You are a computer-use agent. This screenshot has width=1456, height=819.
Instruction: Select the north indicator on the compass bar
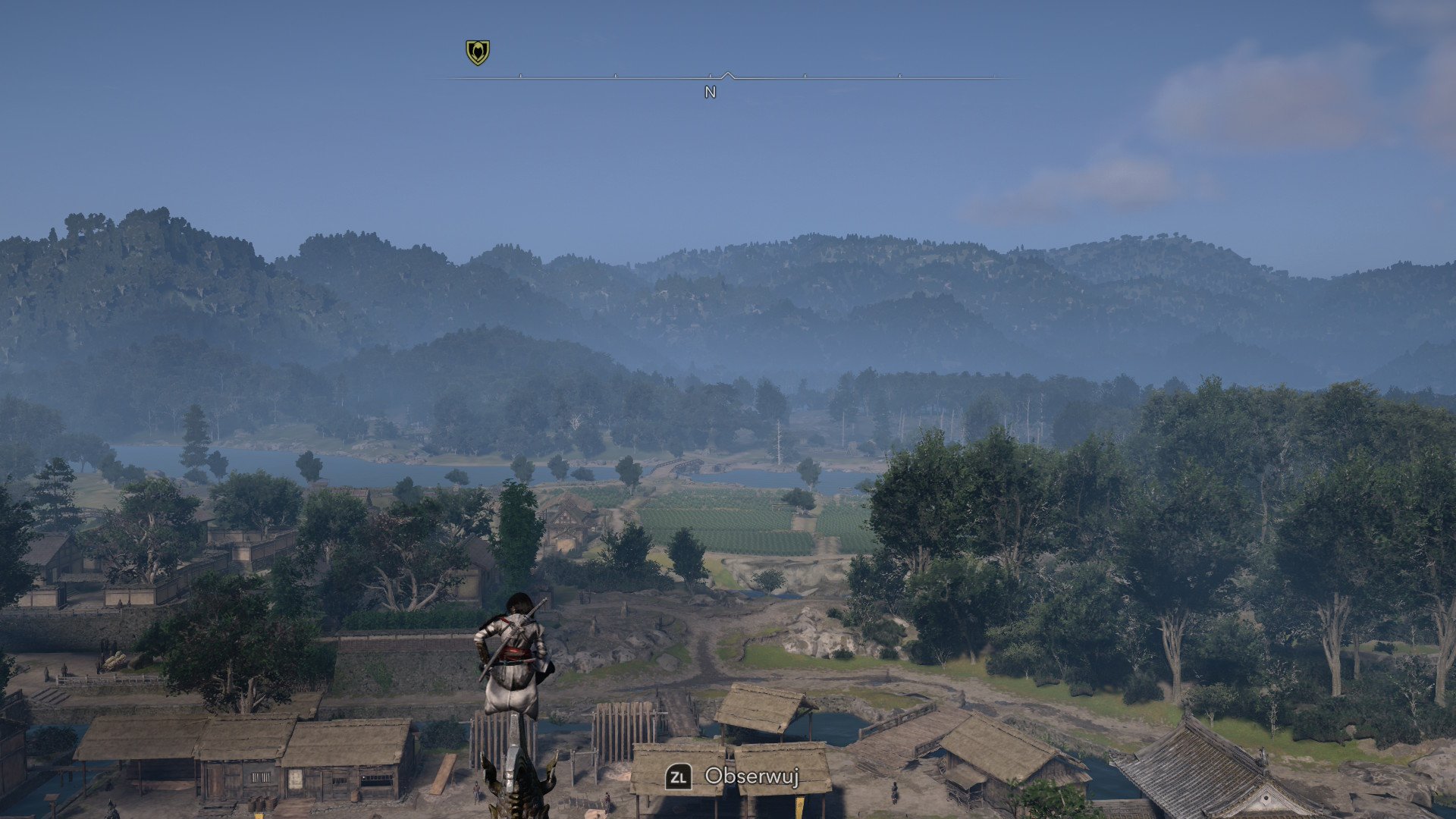[x=710, y=92]
